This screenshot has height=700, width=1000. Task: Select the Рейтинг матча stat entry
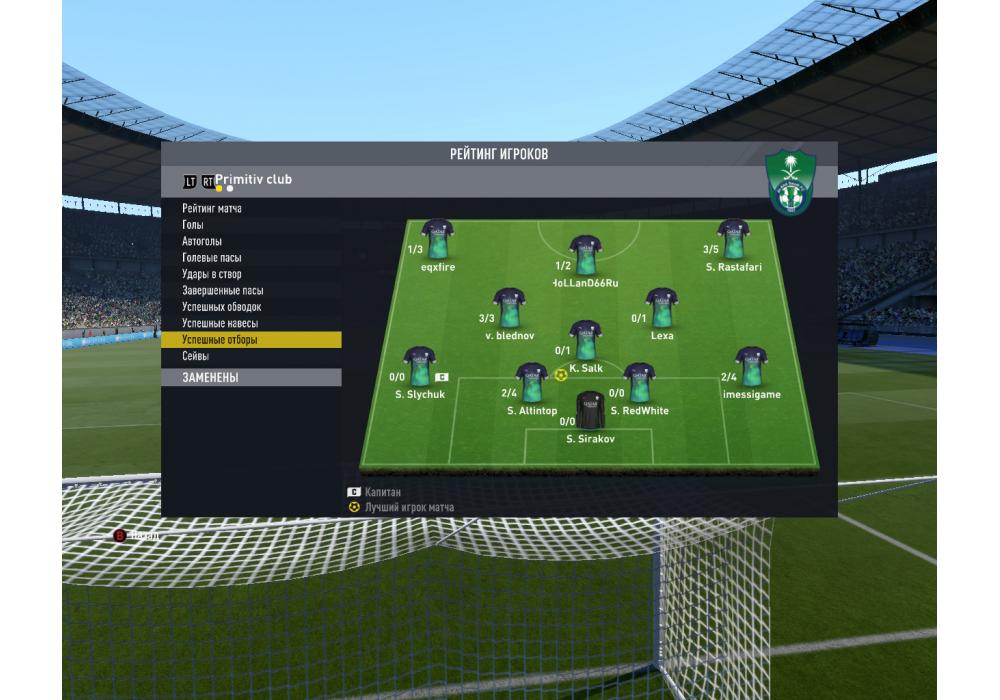click(x=212, y=208)
